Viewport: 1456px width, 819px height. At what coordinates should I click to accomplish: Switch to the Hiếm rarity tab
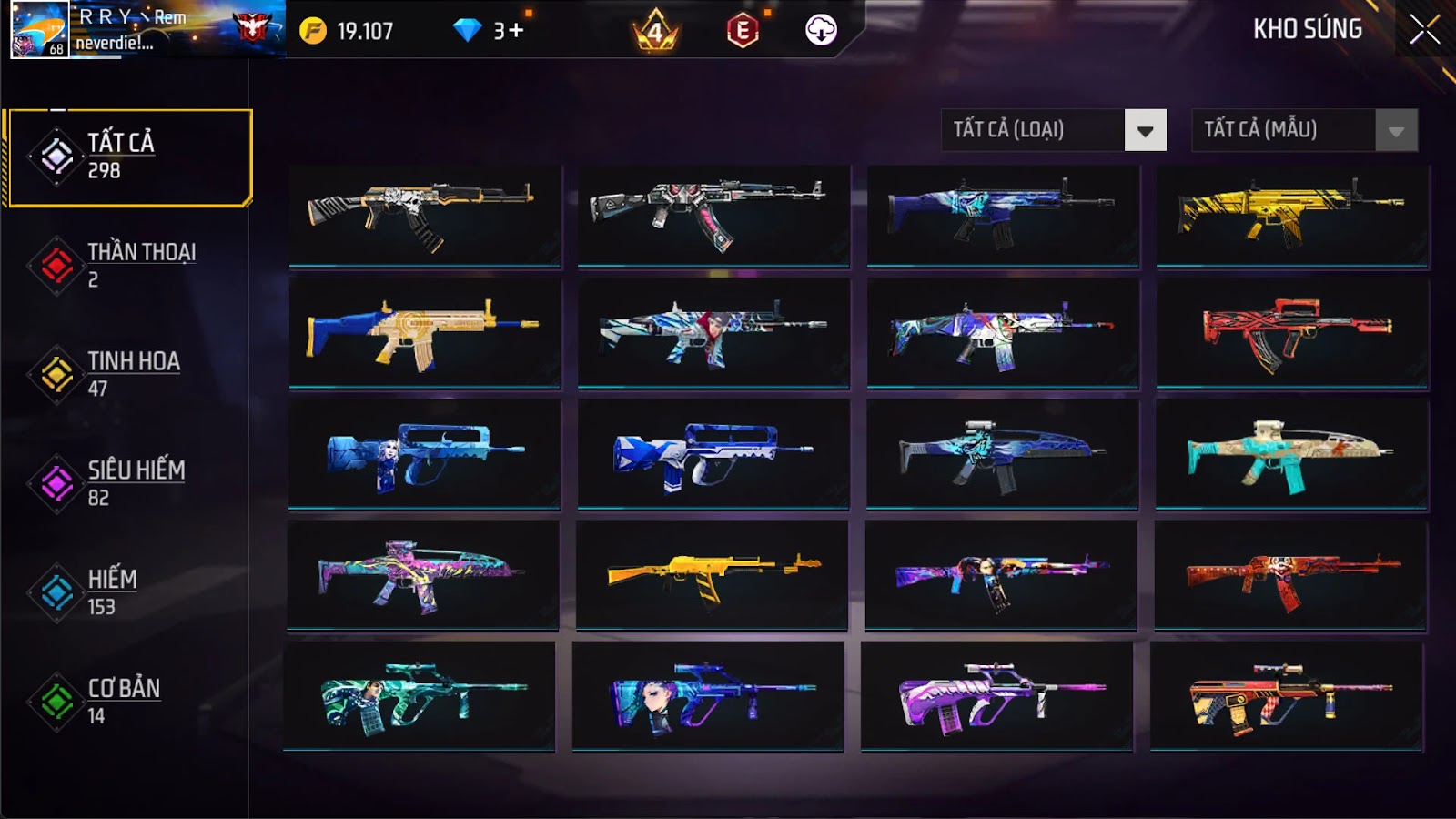pos(127,592)
